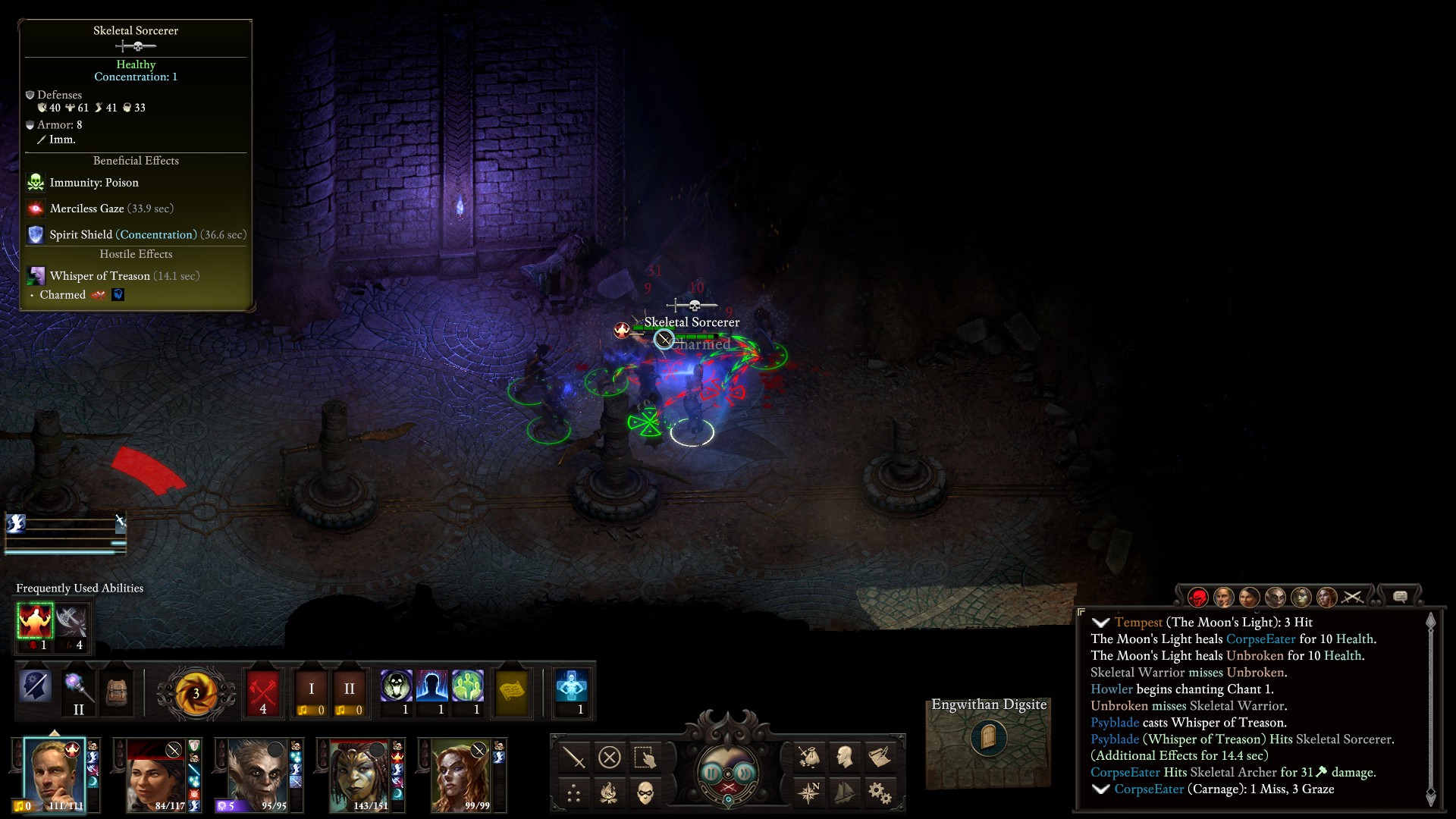Viewport: 1456px width, 819px height.
Task: Toggle stealth mode masked face button
Action: tap(645, 793)
